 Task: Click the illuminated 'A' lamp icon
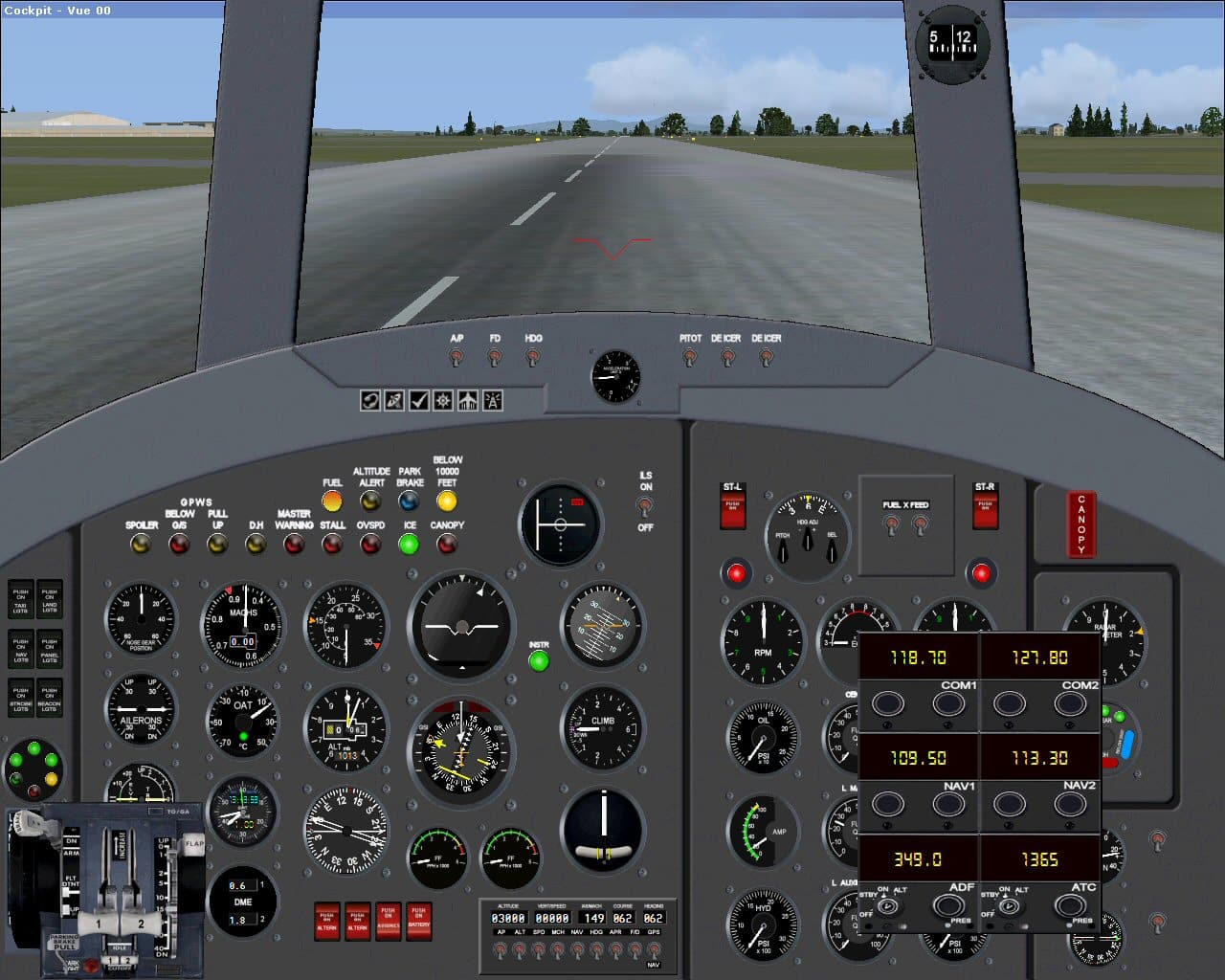click(x=490, y=400)
